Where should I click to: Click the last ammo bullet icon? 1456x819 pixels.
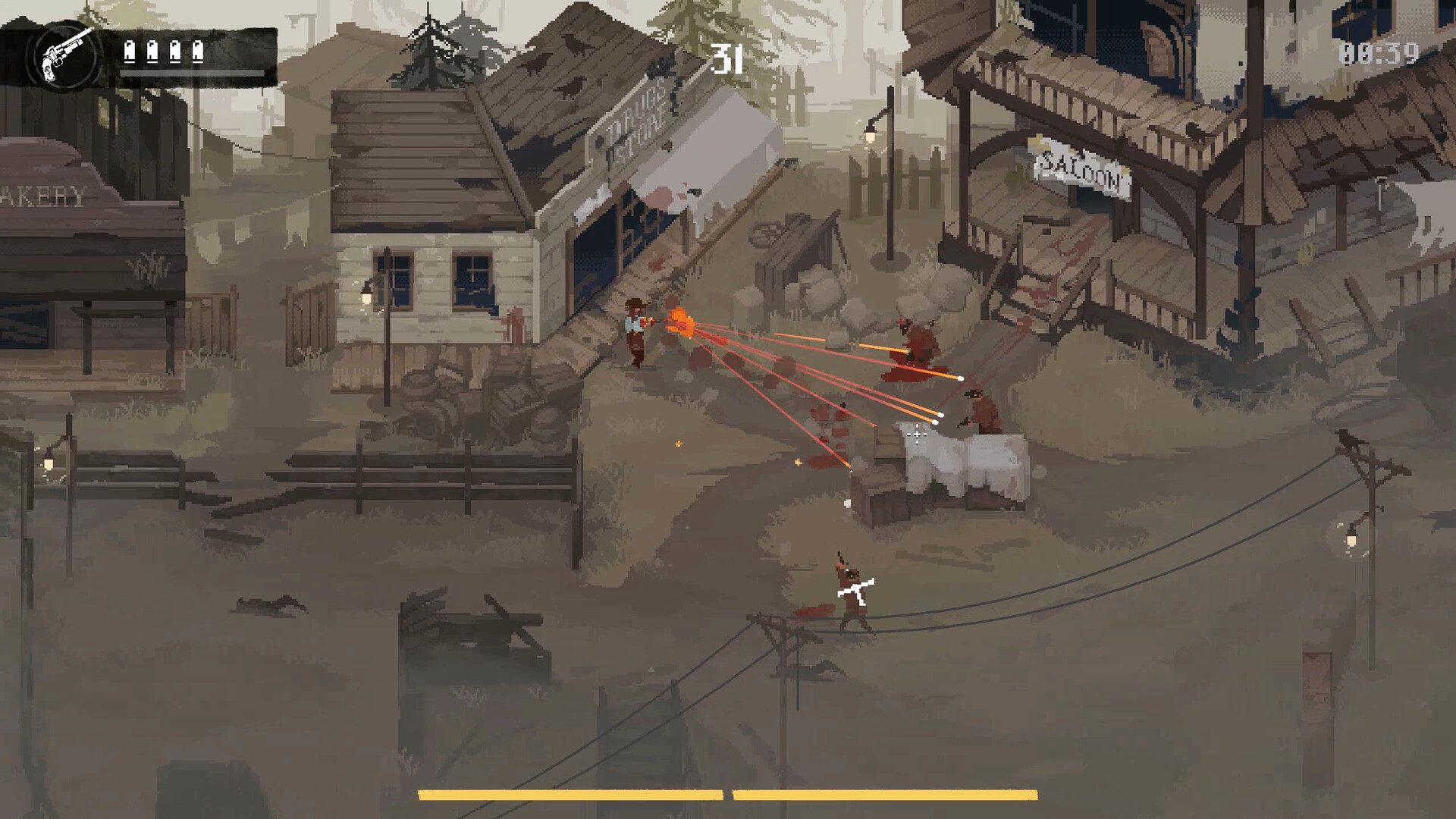198,52
